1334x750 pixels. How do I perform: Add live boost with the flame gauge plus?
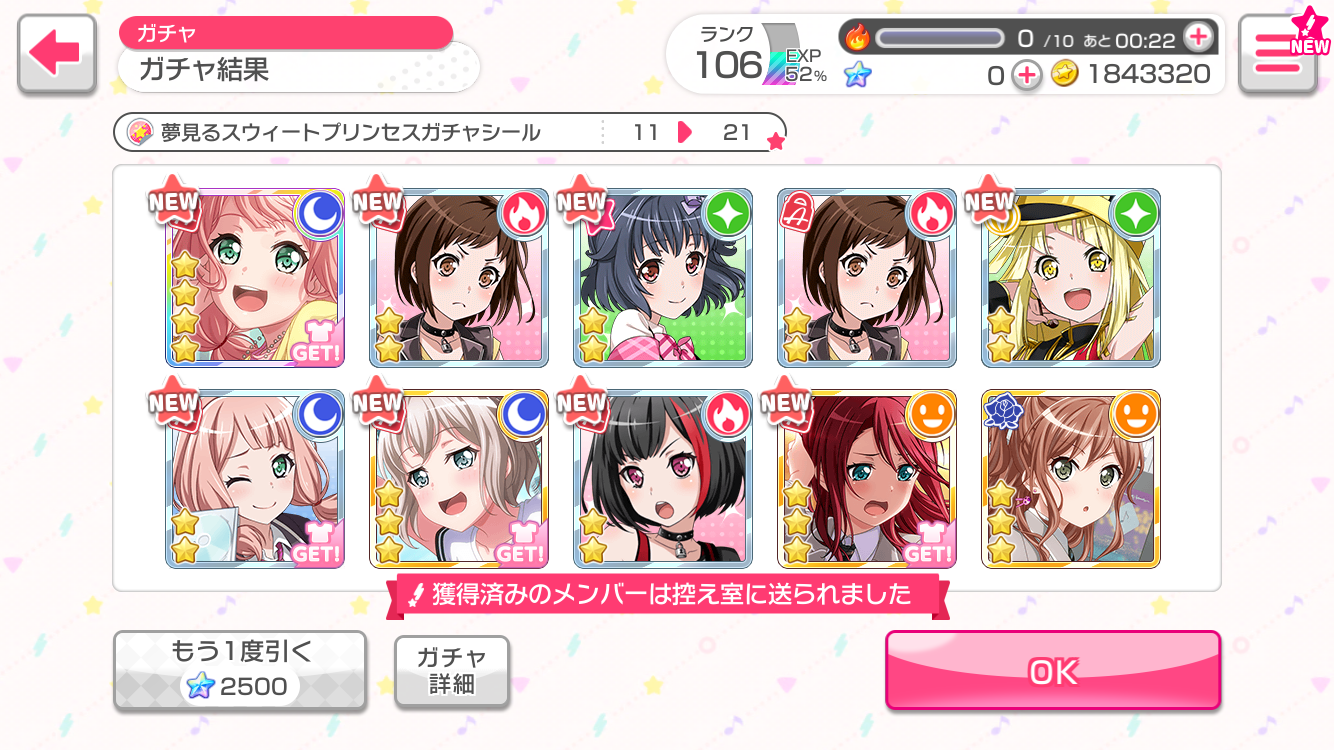[x=1197, y=38]
